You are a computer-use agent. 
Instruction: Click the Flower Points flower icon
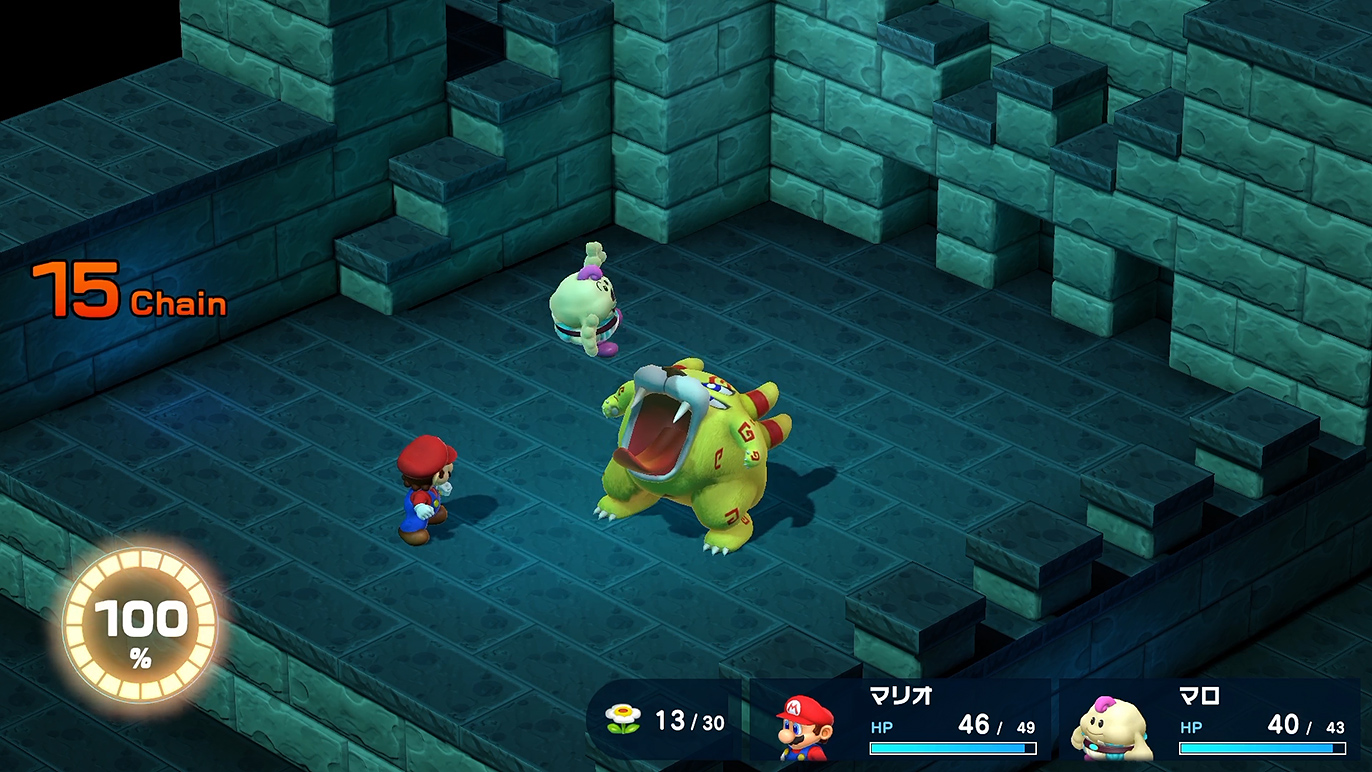pos(622,718)
